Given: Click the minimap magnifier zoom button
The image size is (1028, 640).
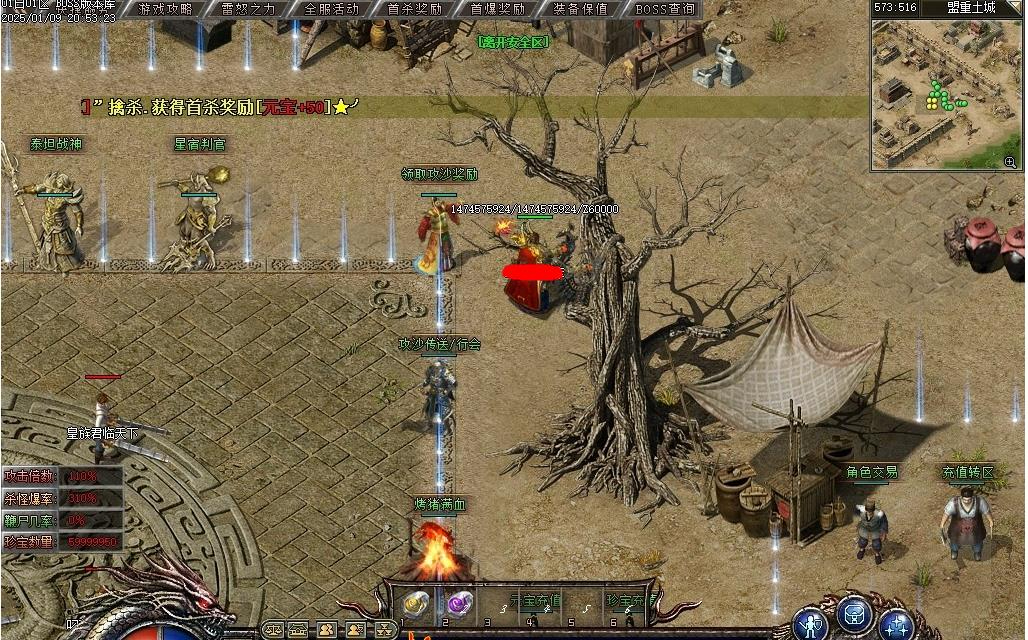Looking at the screenshot, I should (x=1010, y=161).
